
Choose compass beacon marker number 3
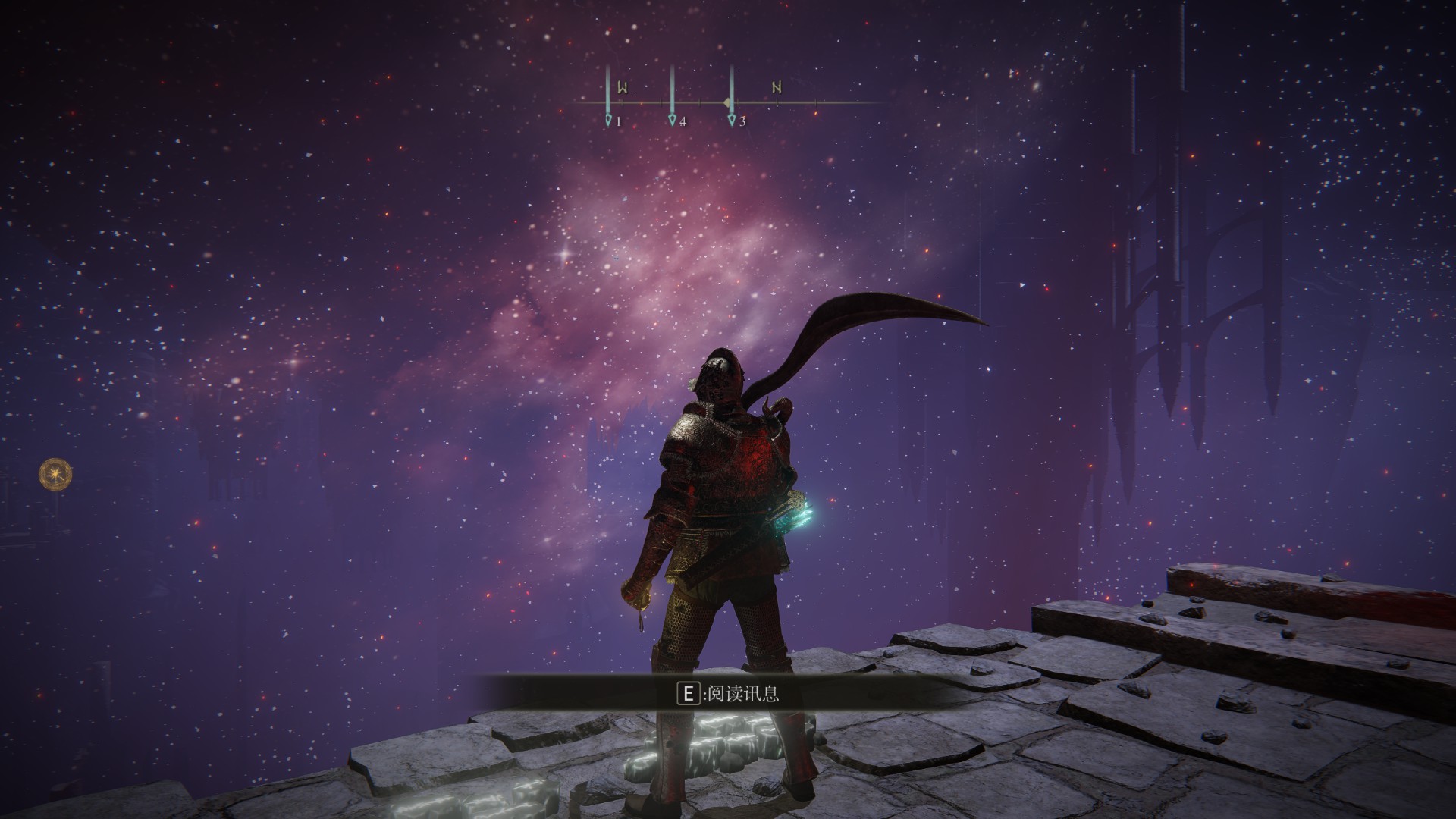pos(732,120)
